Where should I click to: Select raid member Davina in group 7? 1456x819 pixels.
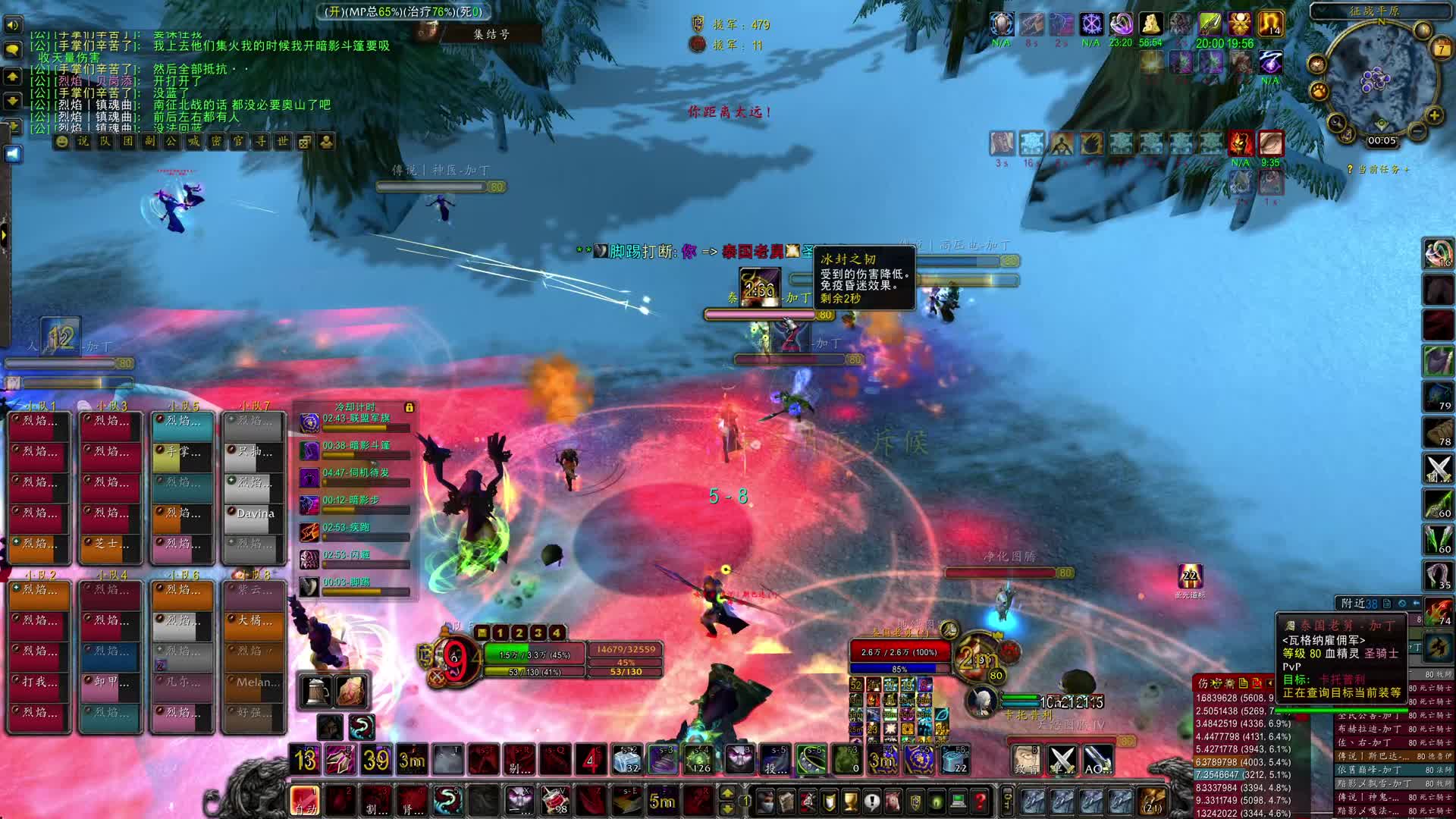pyautogui.click(x=254, y=513)
